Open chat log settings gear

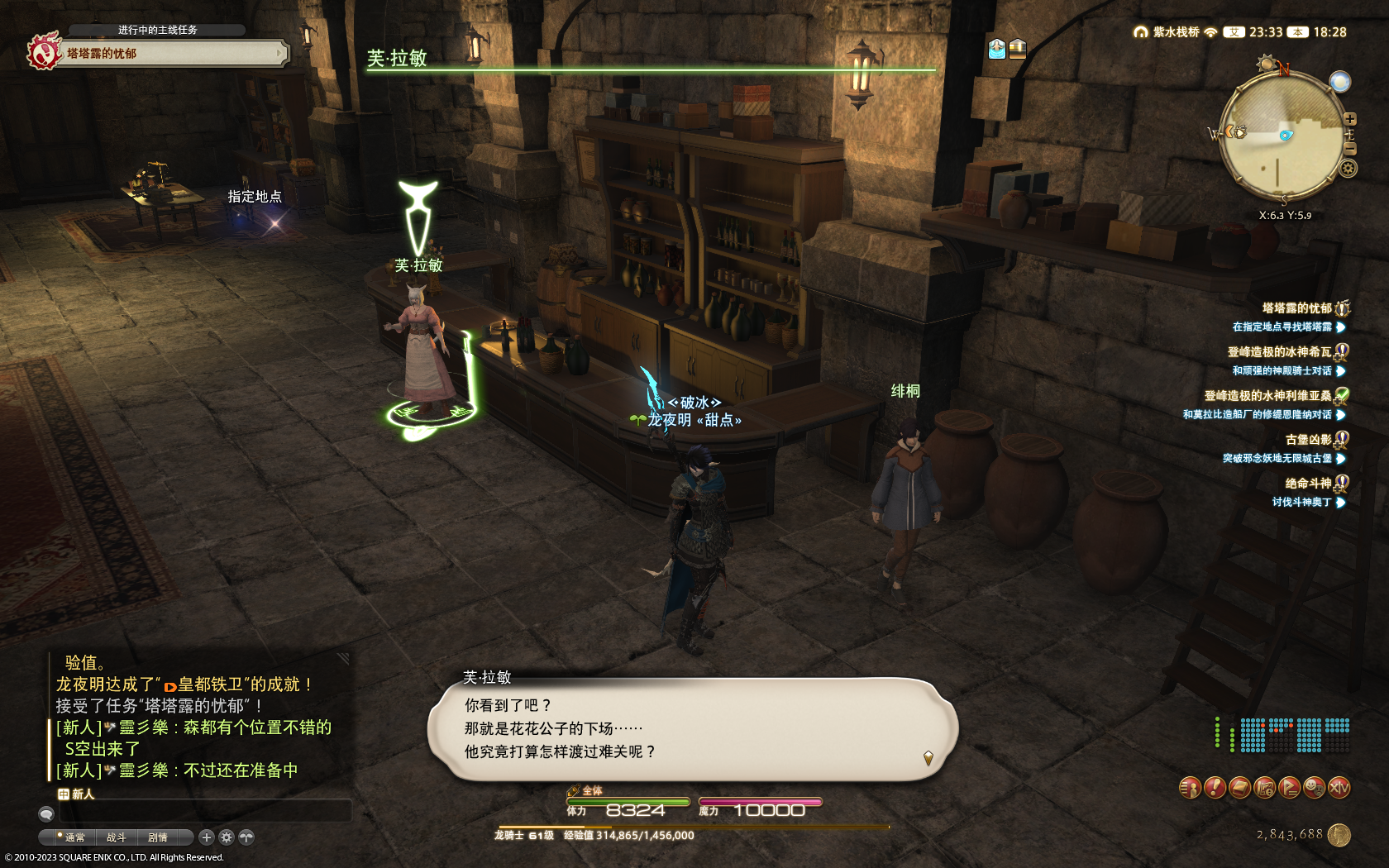(x=226, y=837)
